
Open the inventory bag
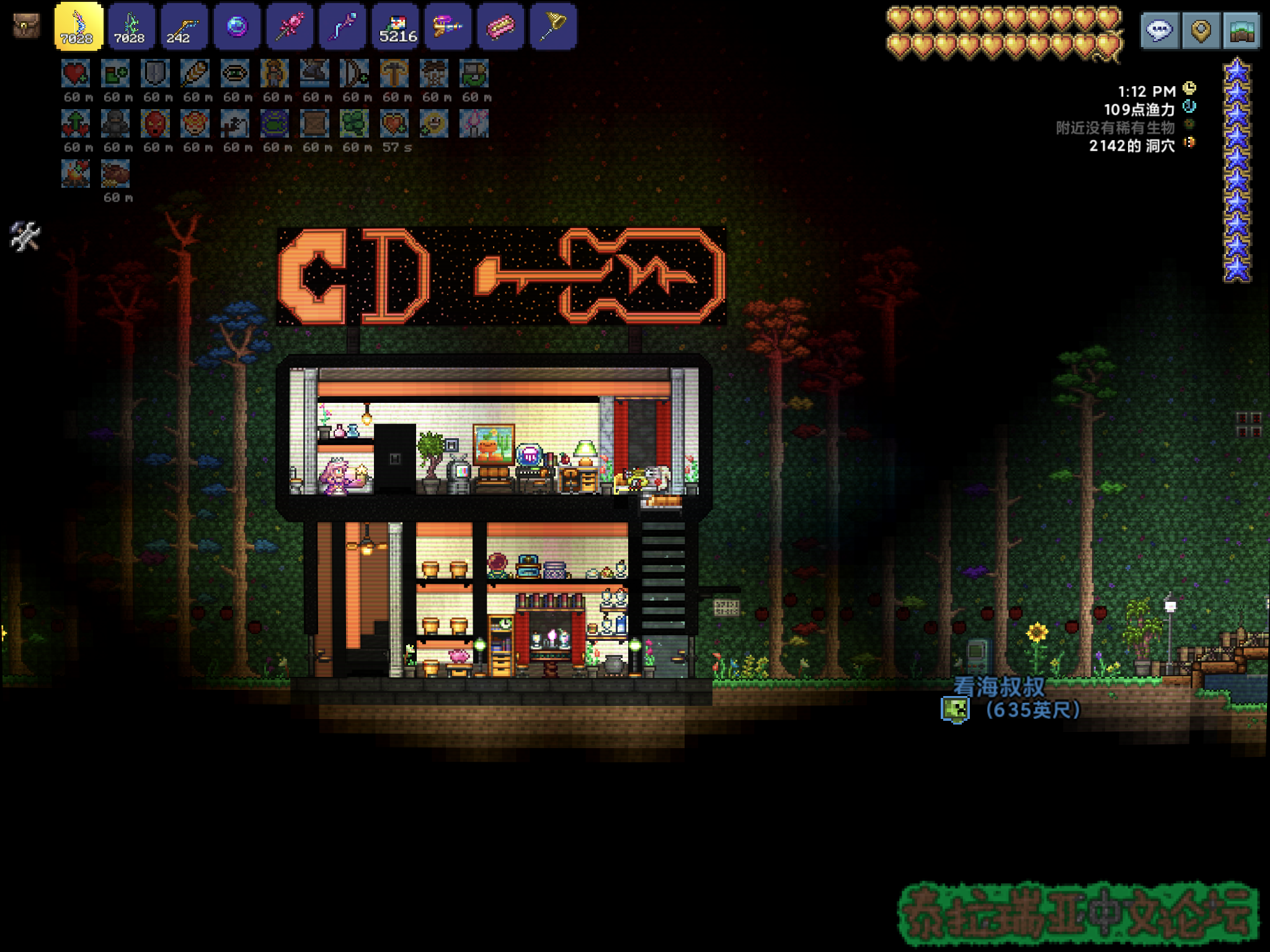pos(26,26)
